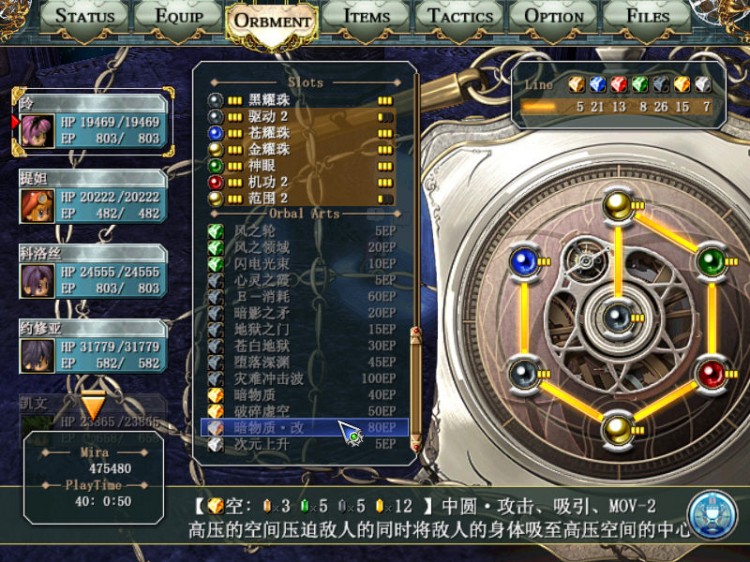This screenshot has width=750, height=562.
Task: Go to the Tactics tab
Action: [460, 16]
